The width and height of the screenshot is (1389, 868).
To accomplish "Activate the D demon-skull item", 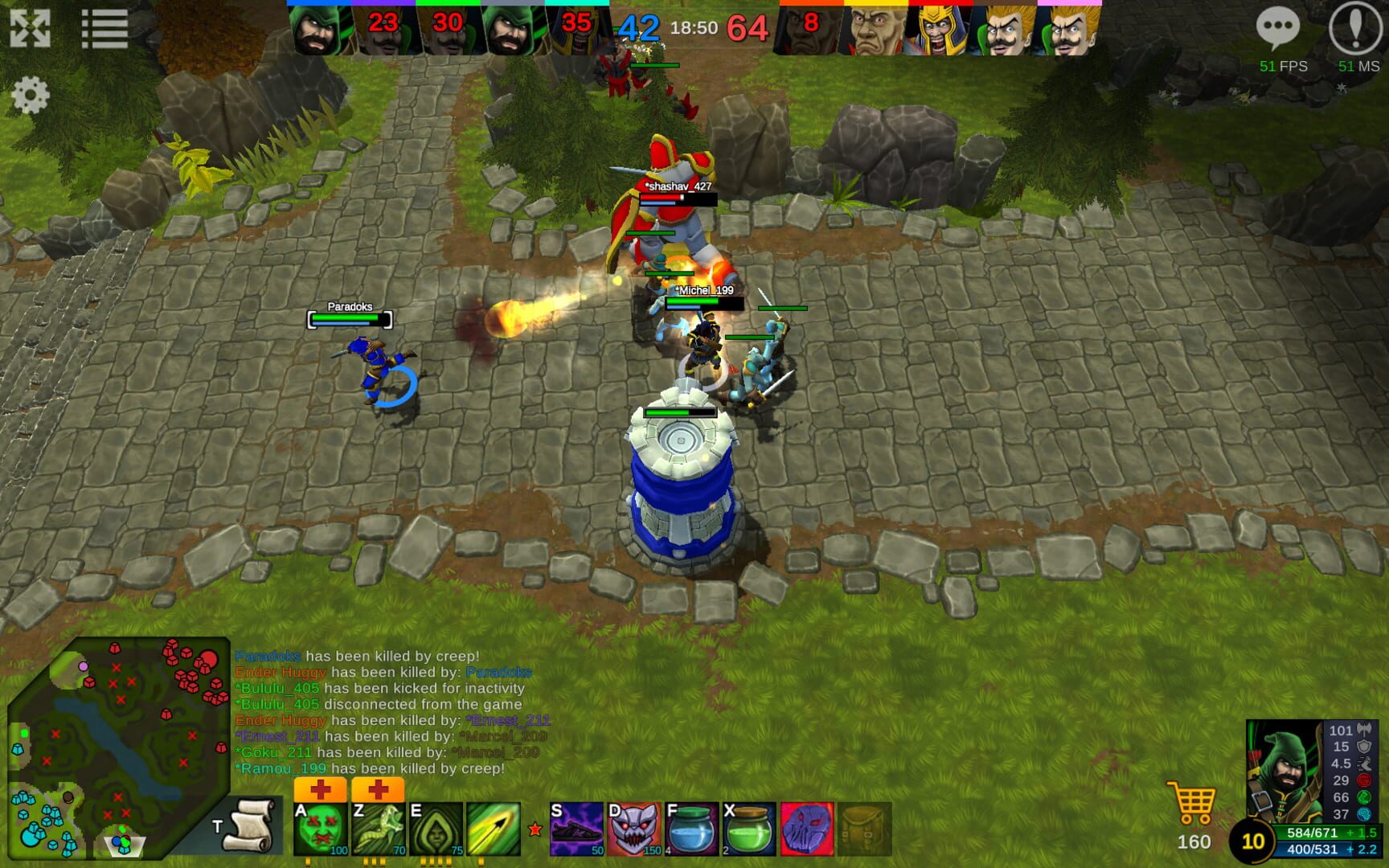I will pos(634,828).
